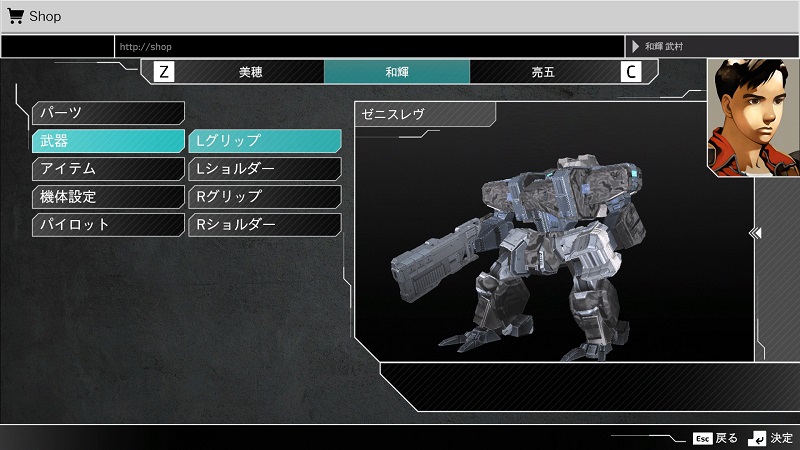The width and height of the screenshot is (800, 450).
Task: Select the Rグリップ weapon slot
Action: [x=264, y=197]
